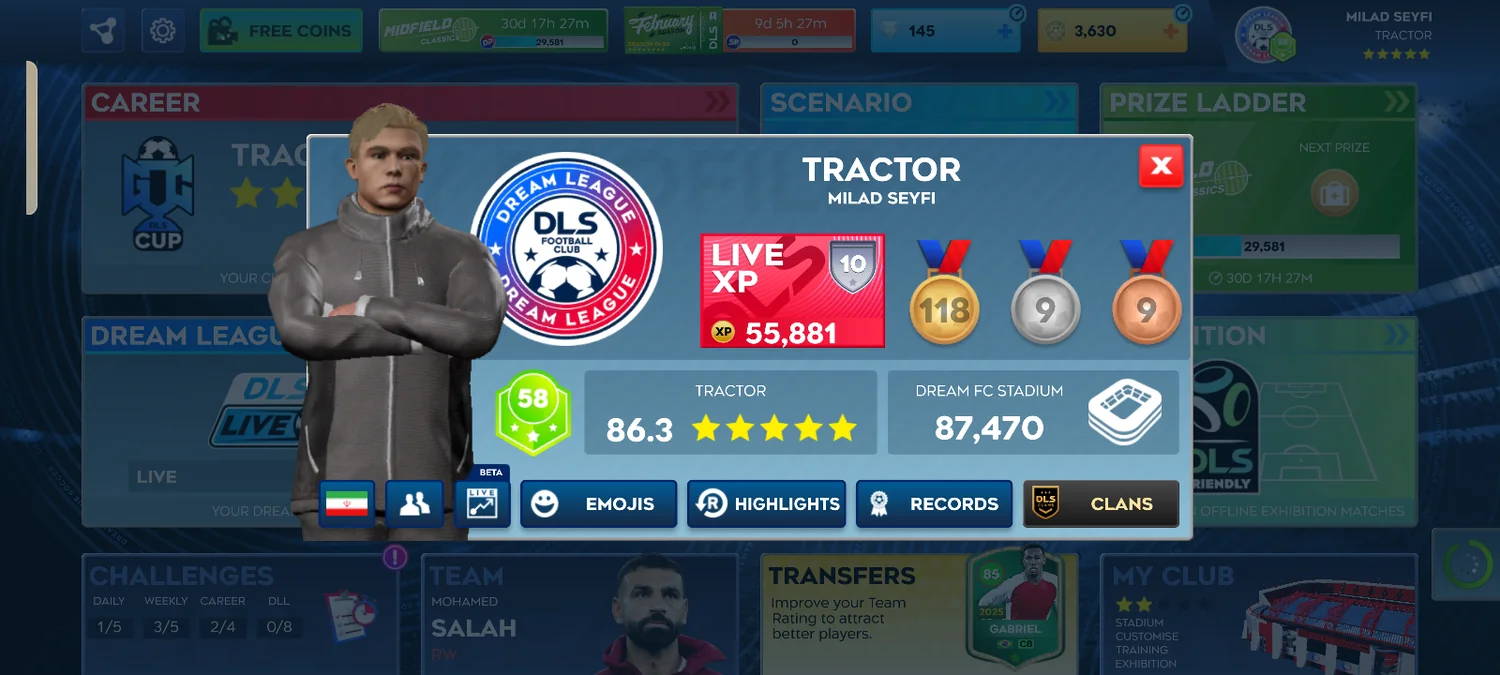Close the Tractor profile popup
The image size is (1500, 675).
(x=1160, y=166)
